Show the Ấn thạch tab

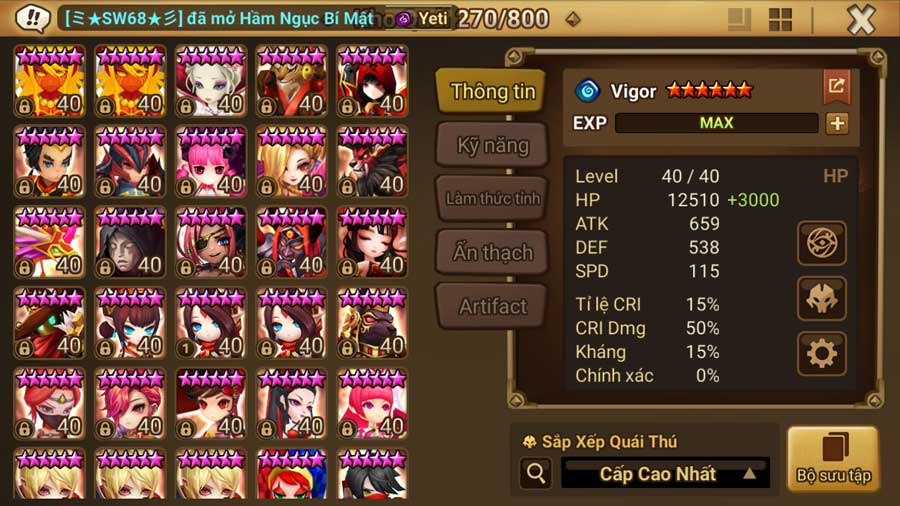click(x=492, y=252)
